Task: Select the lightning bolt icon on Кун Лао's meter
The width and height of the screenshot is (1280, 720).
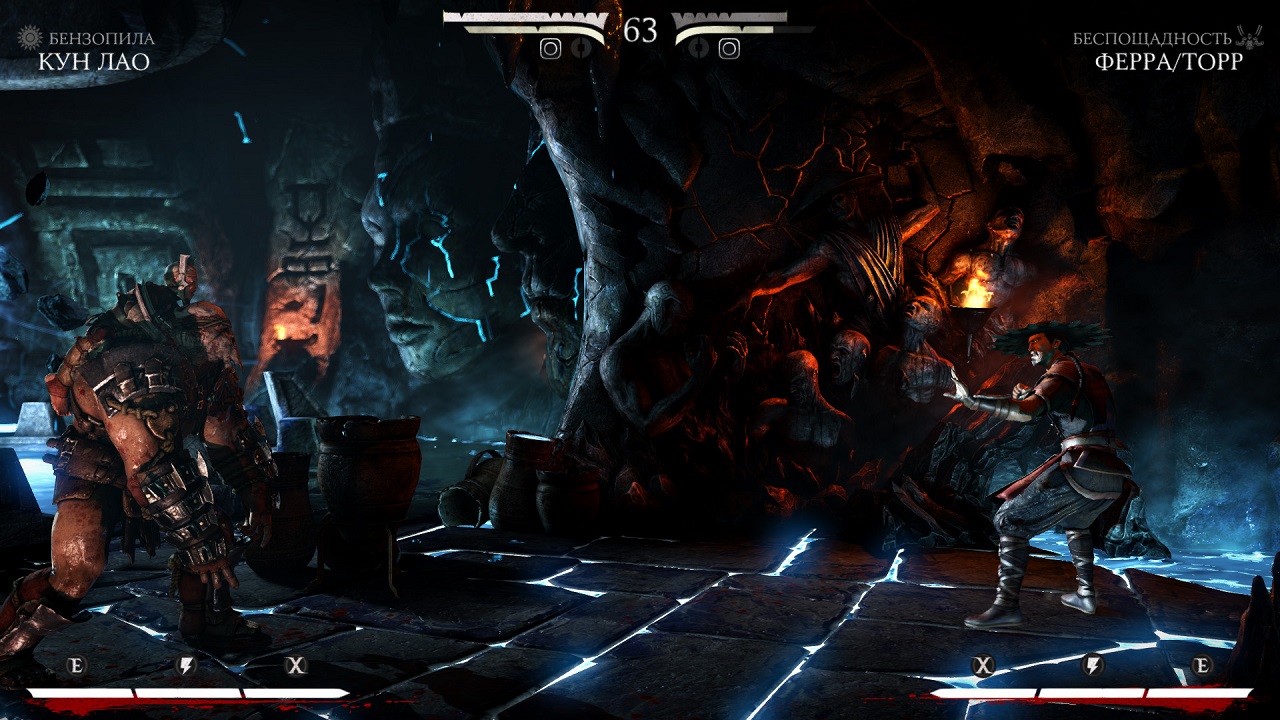Action: (x=186, y=666)
